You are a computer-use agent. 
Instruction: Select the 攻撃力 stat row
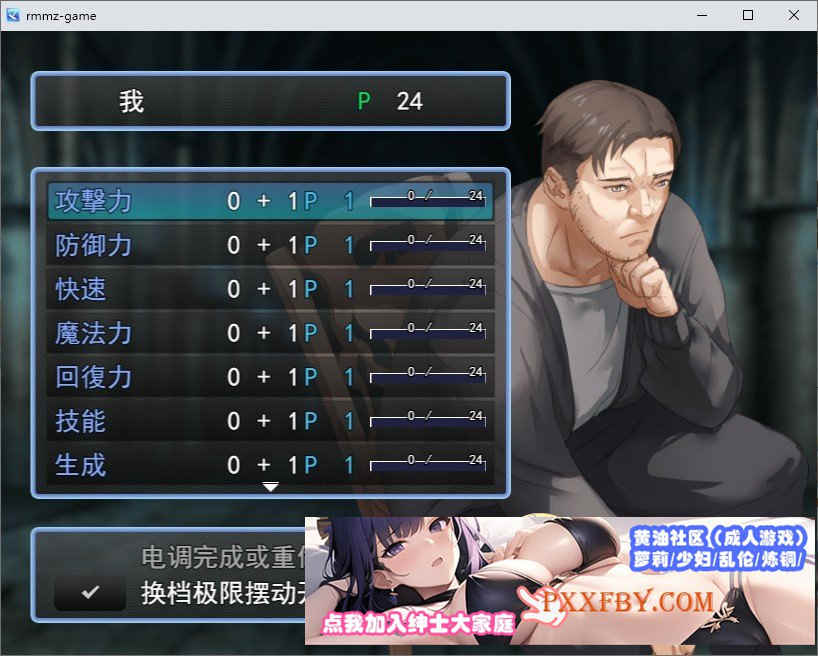[x=270, y=201]
